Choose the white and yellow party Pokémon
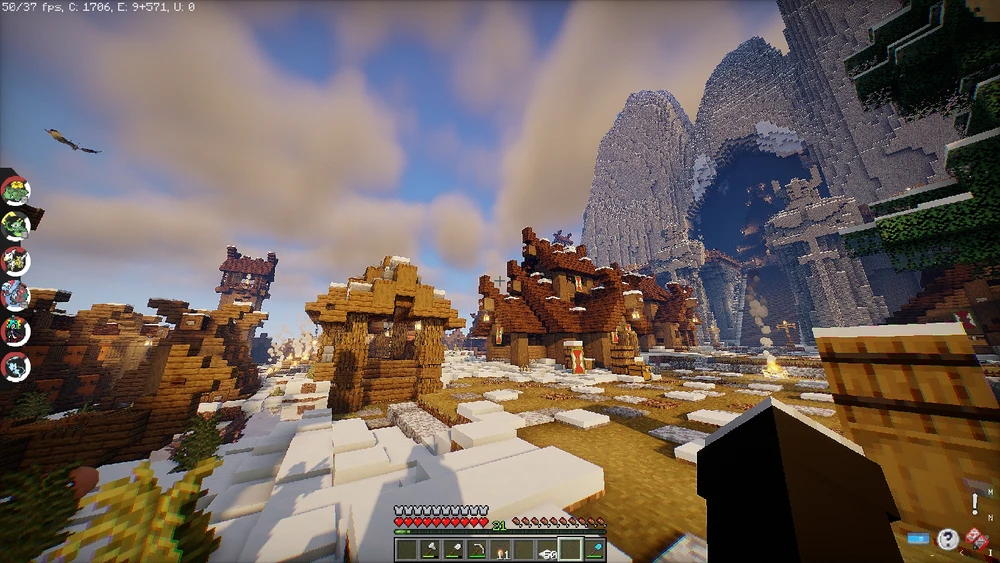 click(15, 260)
